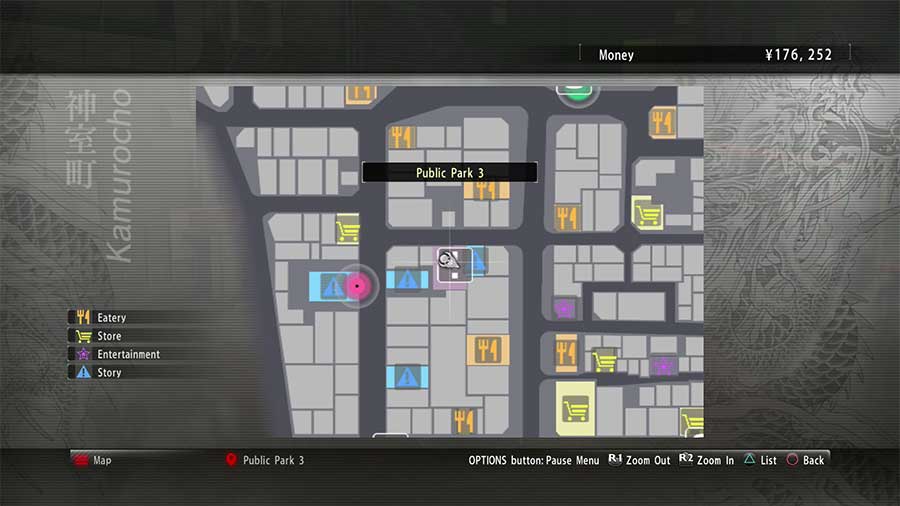
Task: Click the pink Public Park 3 marker
Action: point(357,287)
